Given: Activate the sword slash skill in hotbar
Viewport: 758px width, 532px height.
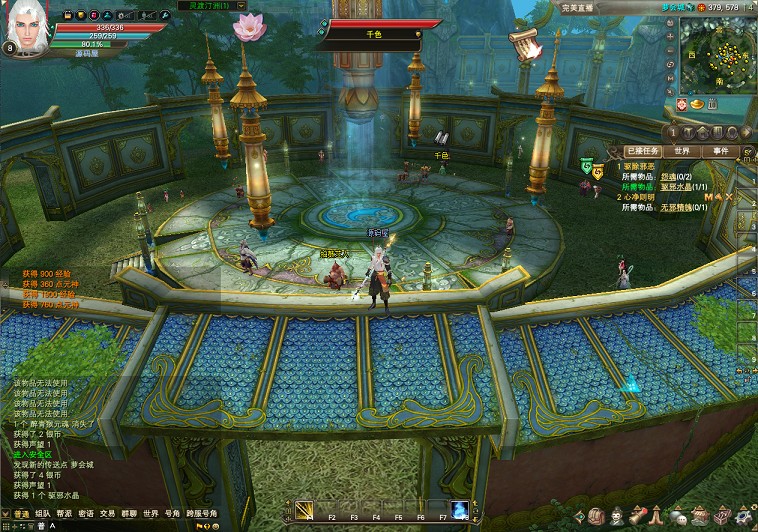Looking at the screenshot, I should (303, 510).
